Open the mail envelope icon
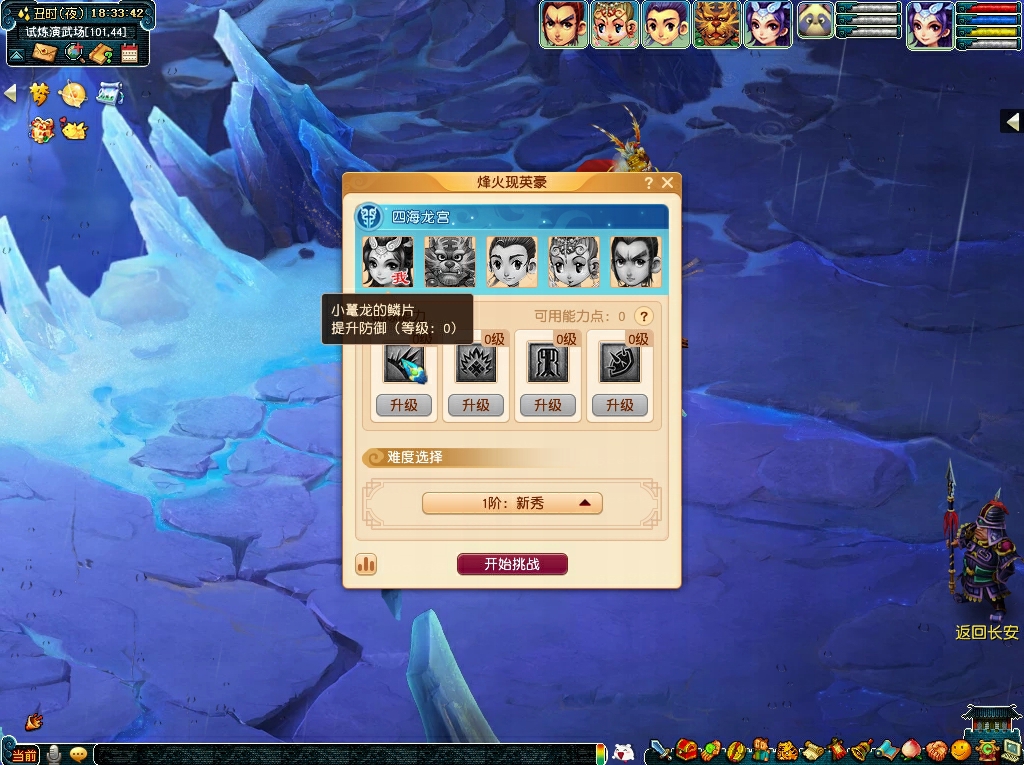 (45, 53)
